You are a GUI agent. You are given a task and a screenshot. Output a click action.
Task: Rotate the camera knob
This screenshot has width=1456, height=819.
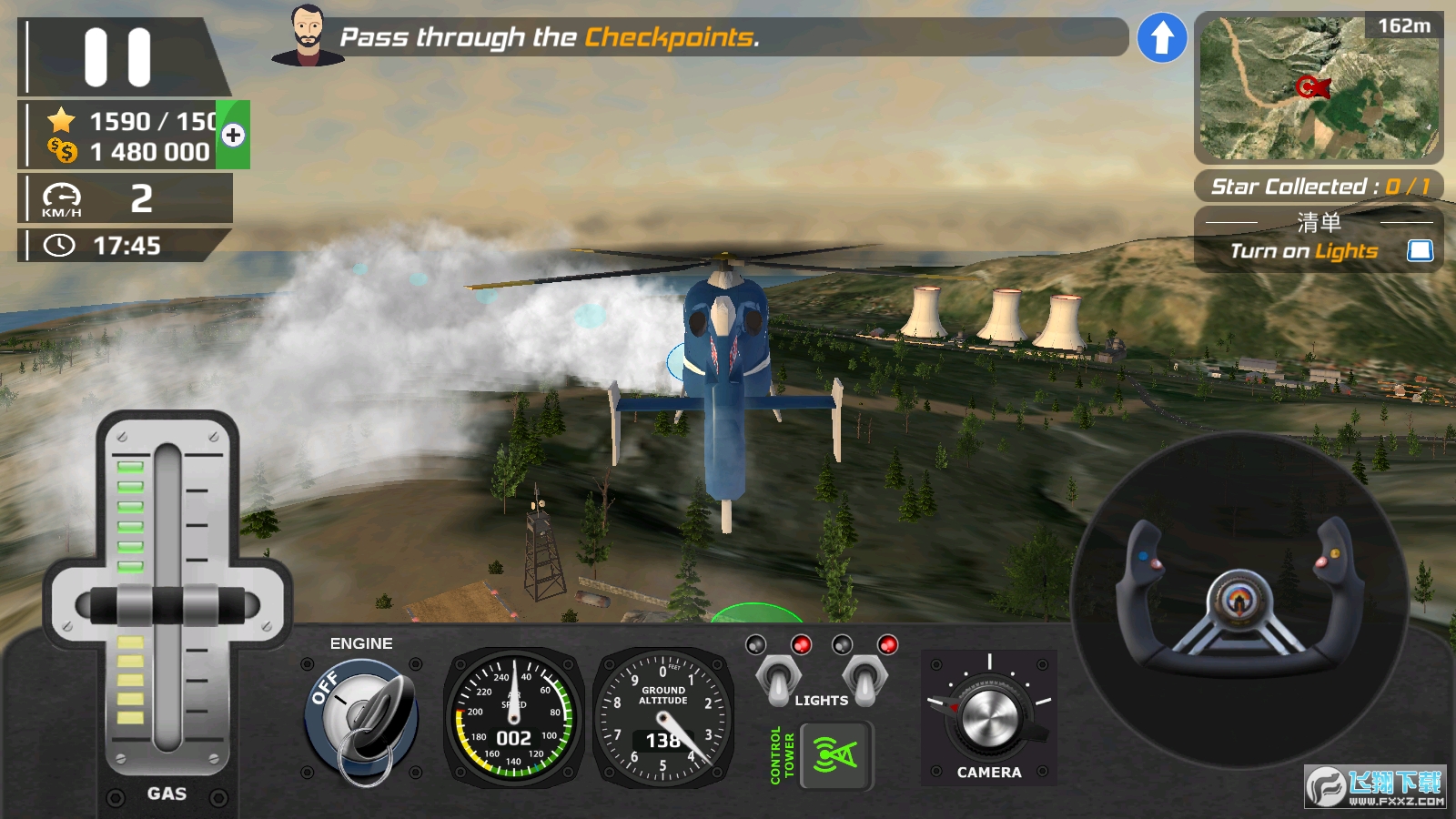[x=989, y=717]
